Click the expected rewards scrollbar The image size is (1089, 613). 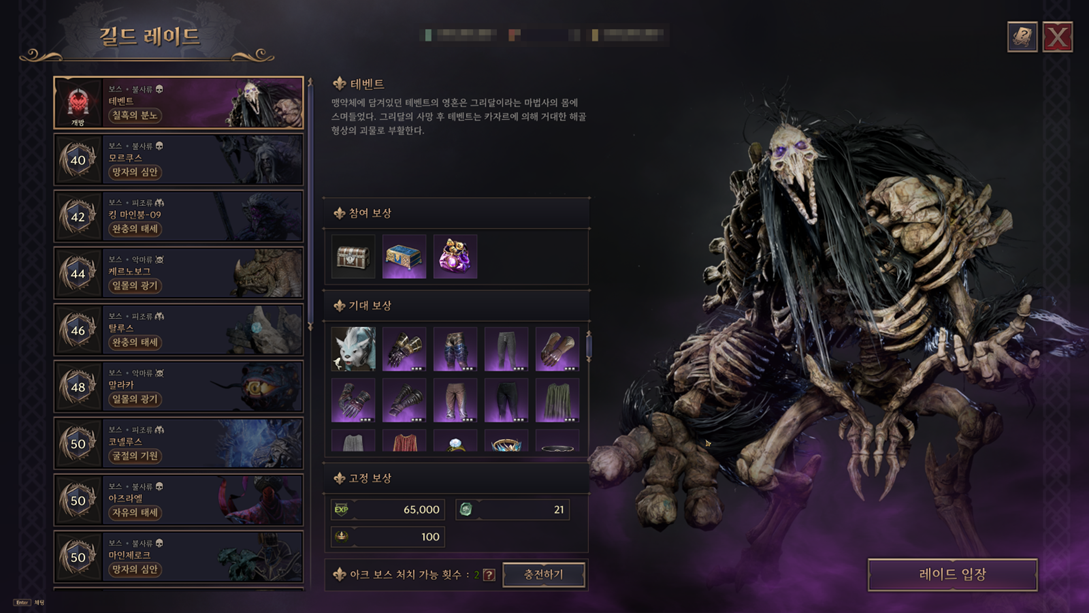point(588,346)
